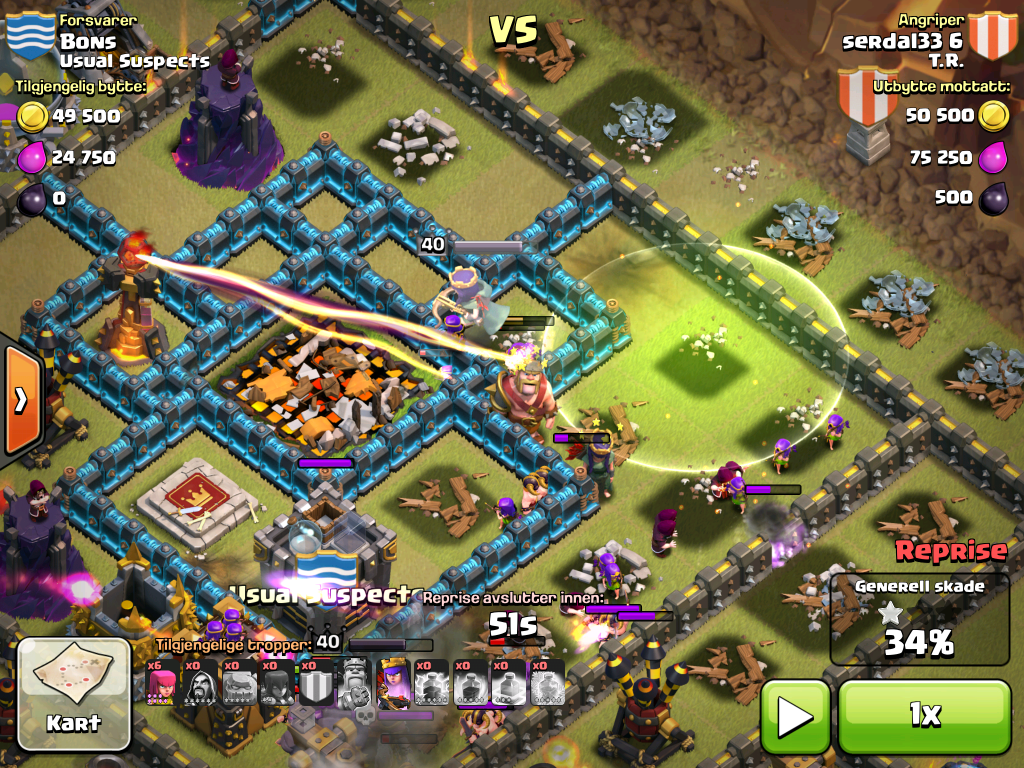The image size is (1024, 768).
Task: Select the clan castle shield slot
Action: pyautogui.click(x=317, y=683)
